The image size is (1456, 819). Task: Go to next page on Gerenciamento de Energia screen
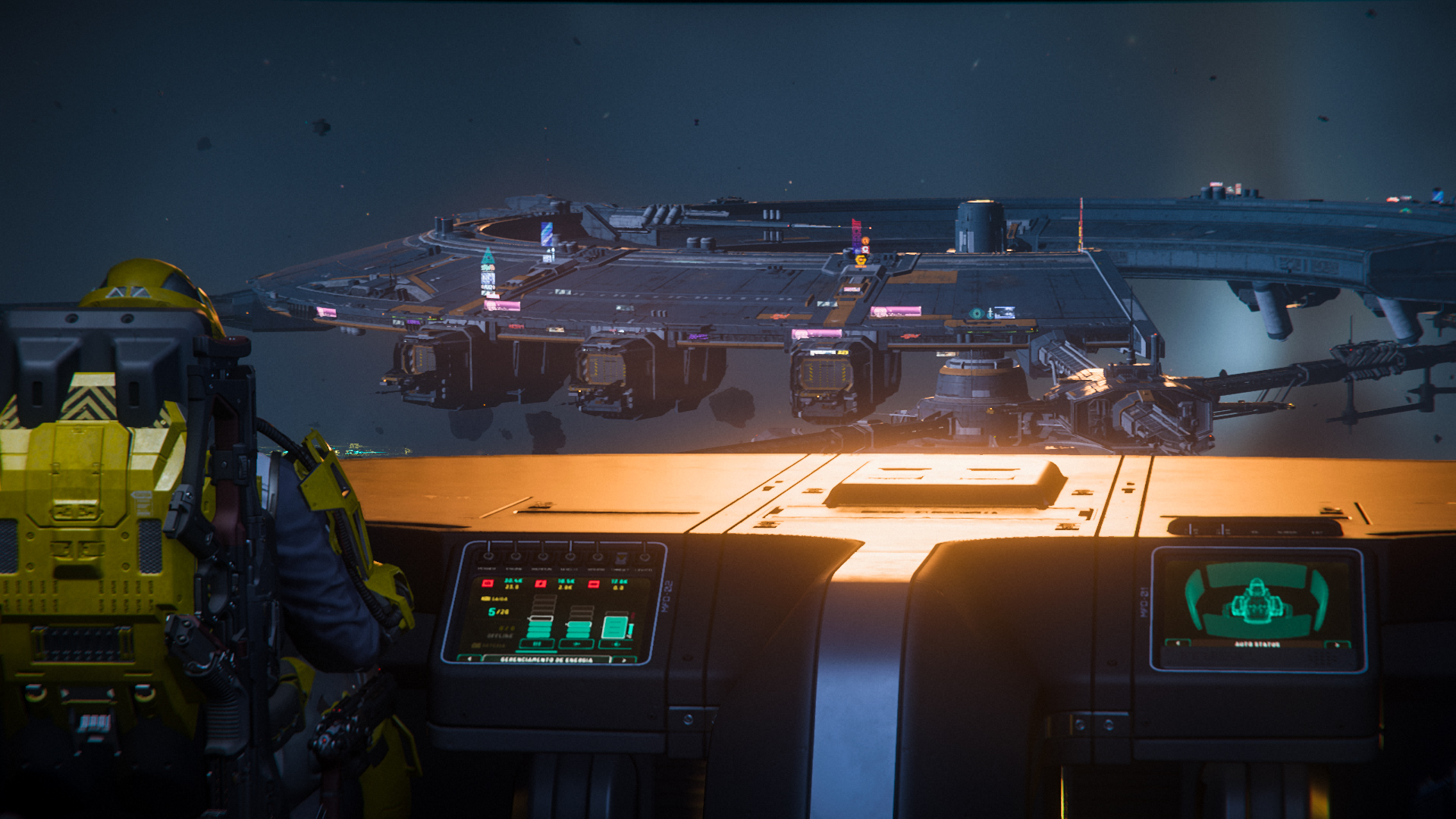pos(624,660)
